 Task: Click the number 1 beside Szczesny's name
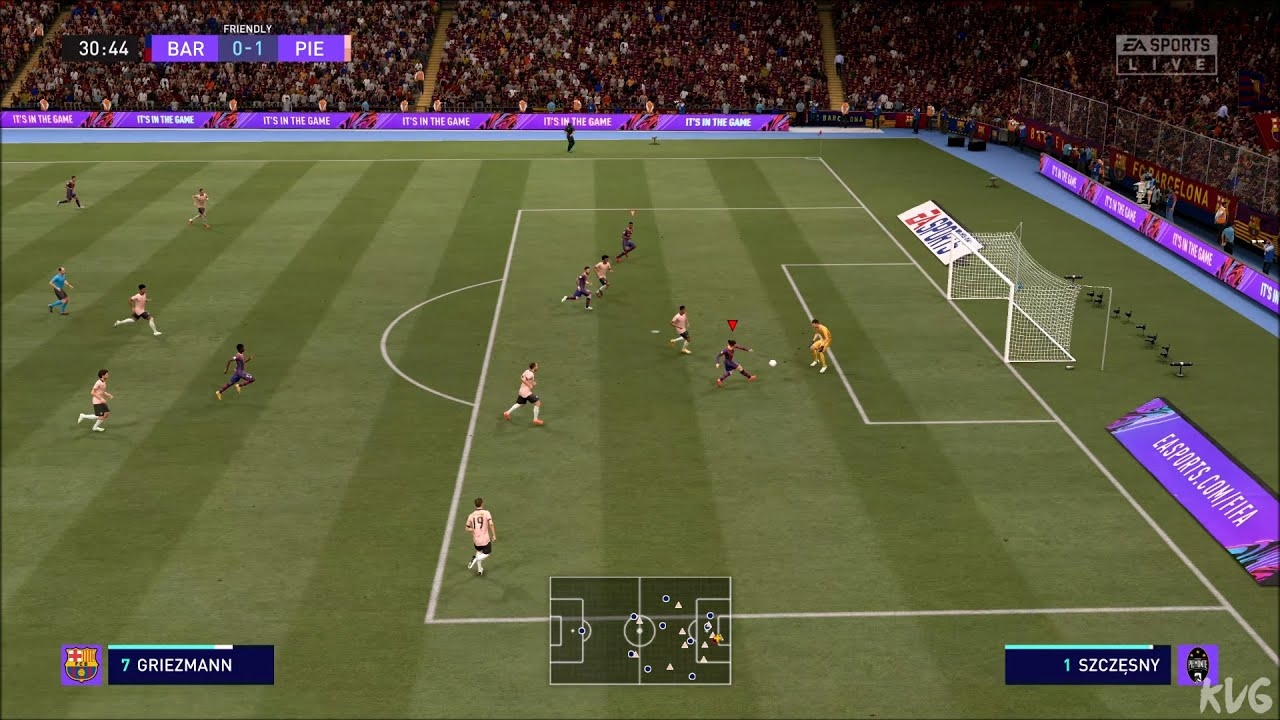point(1066,664)
